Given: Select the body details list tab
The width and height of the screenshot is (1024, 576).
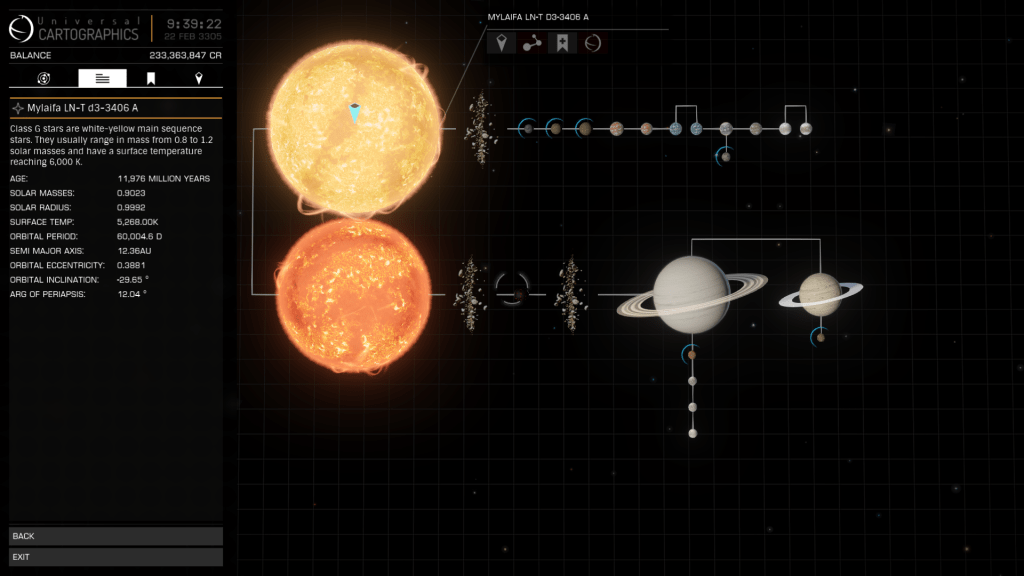Looking at the screenshot, I should (102, 78).
